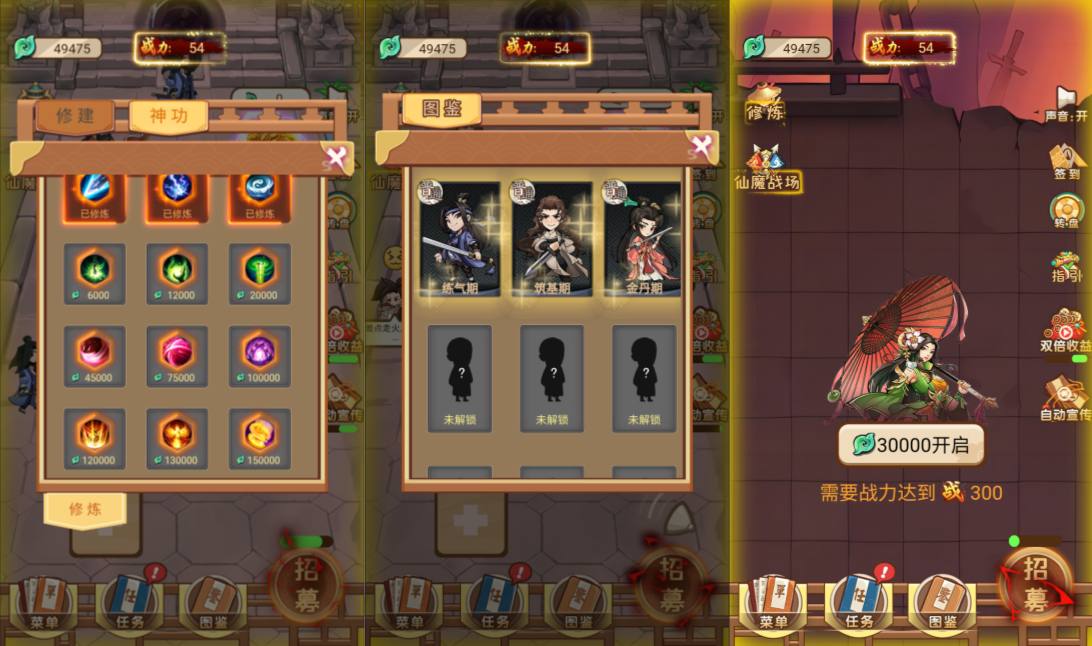Switch to the 修建 tab
Screen dimensions: 1092x646
pyautogui.click(x=75, y=116)
